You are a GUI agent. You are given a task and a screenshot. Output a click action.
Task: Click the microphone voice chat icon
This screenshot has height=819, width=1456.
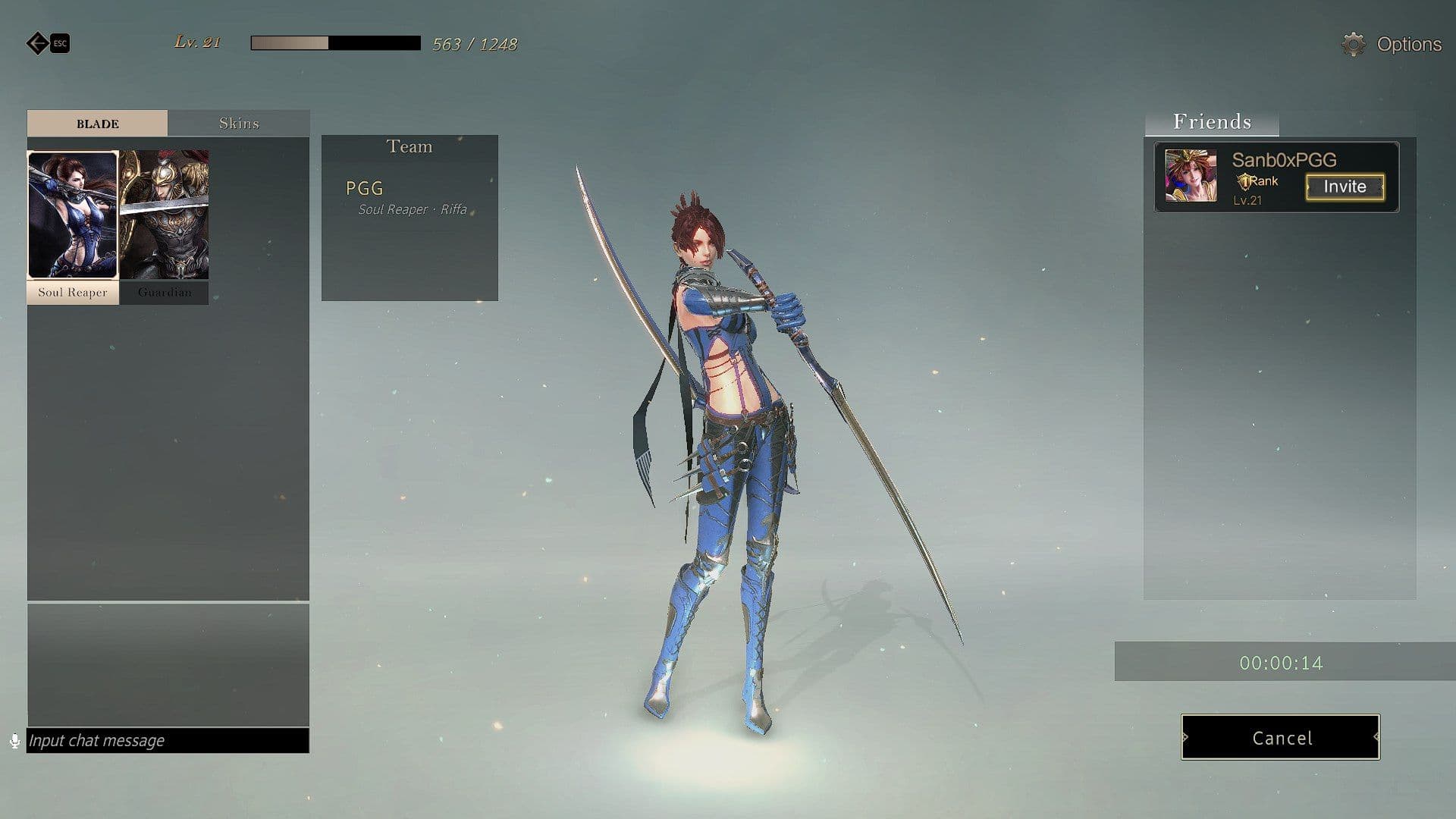tap(14, 741)
